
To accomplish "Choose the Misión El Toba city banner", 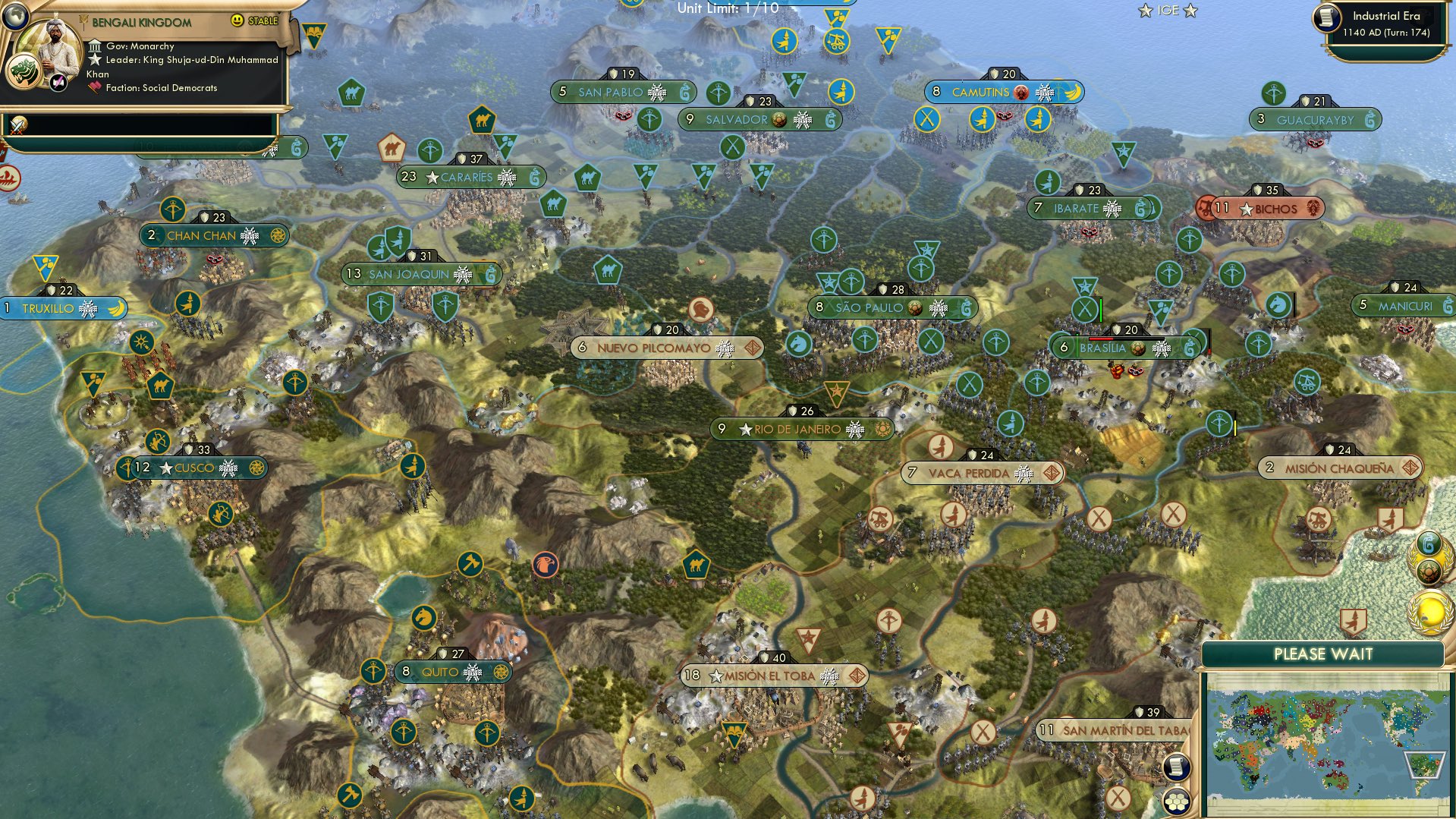I will 770,676.
